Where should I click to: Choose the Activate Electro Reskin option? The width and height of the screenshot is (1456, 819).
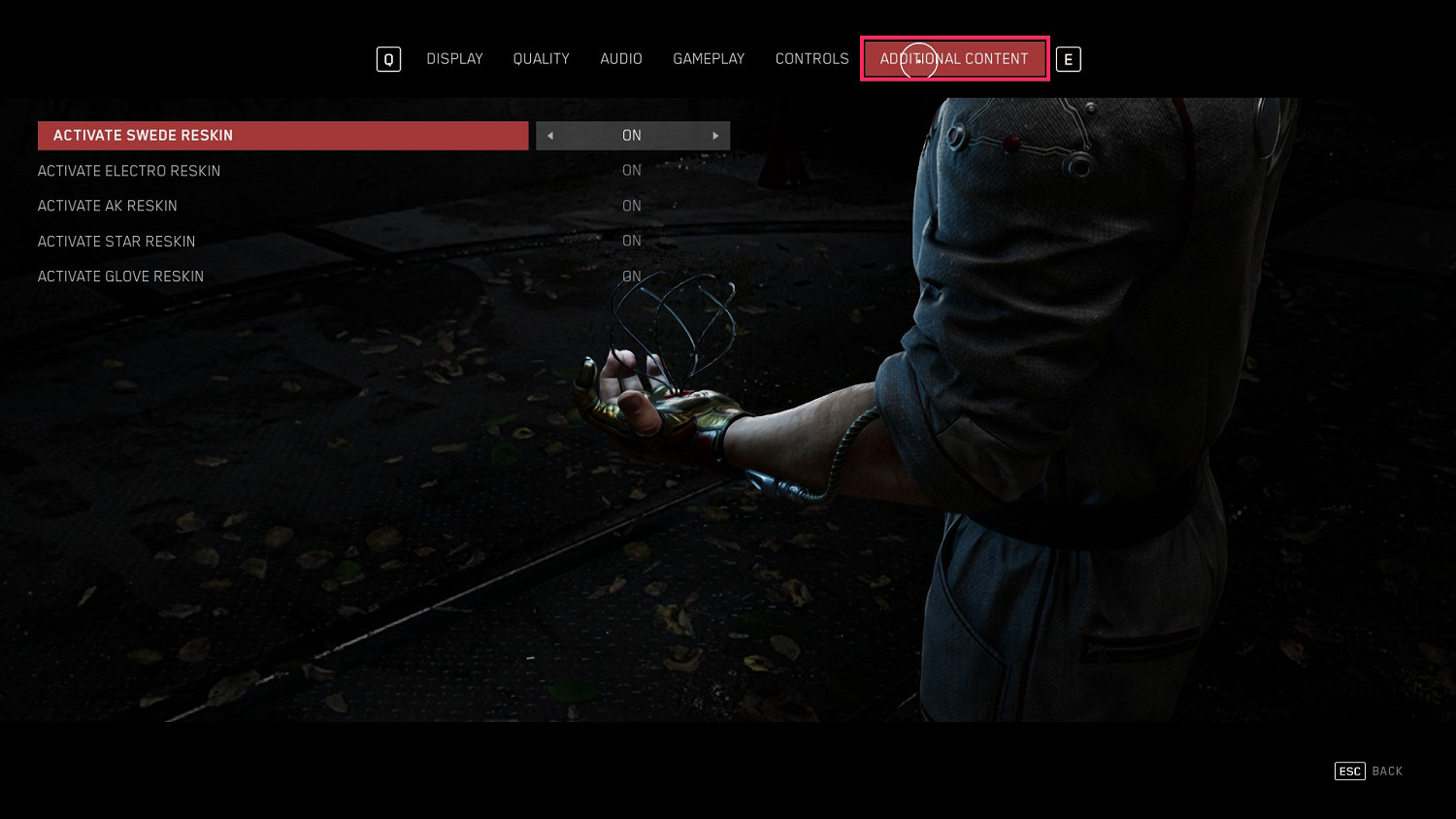pos(129,171)
